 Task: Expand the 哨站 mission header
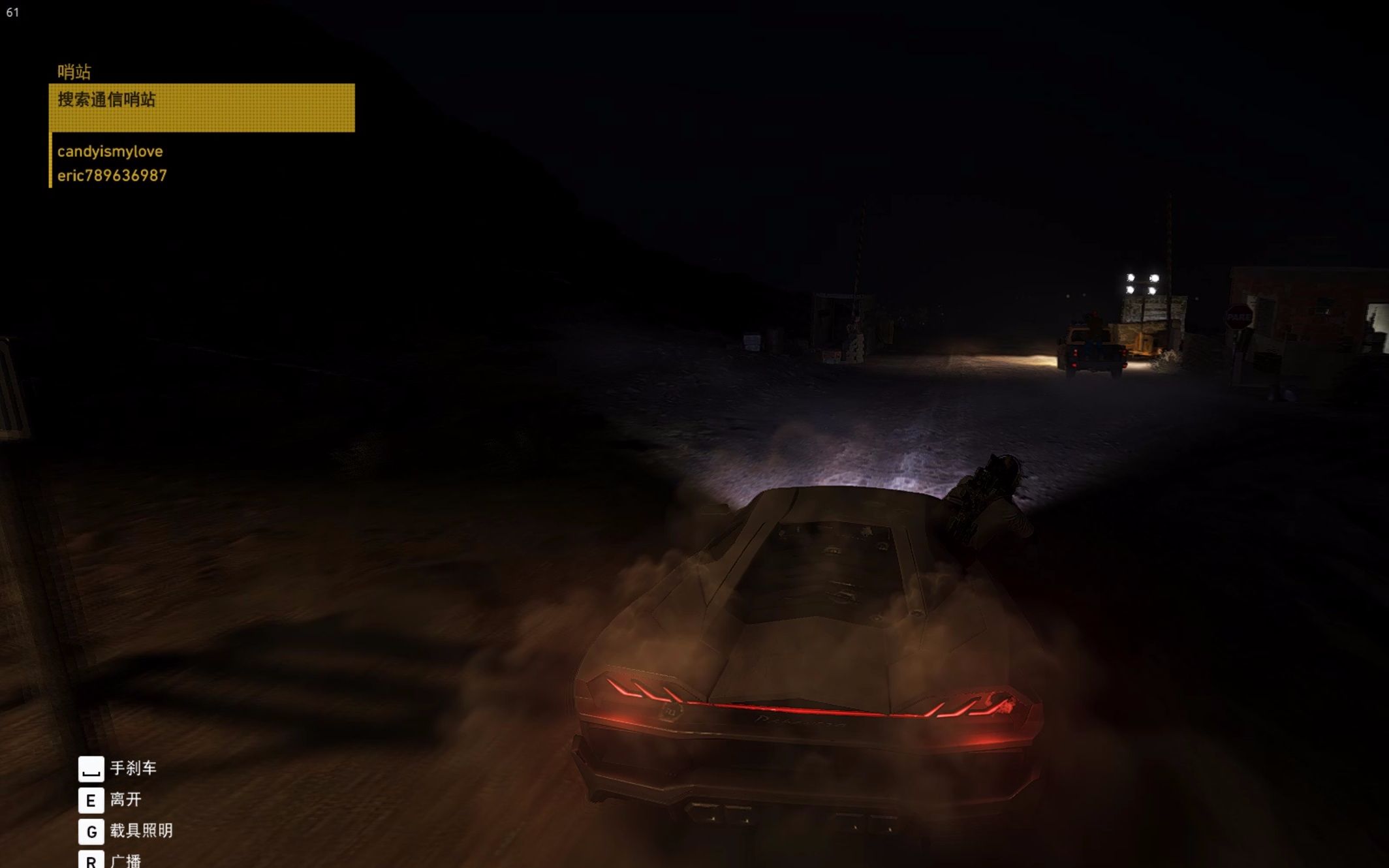pos(74,70)
